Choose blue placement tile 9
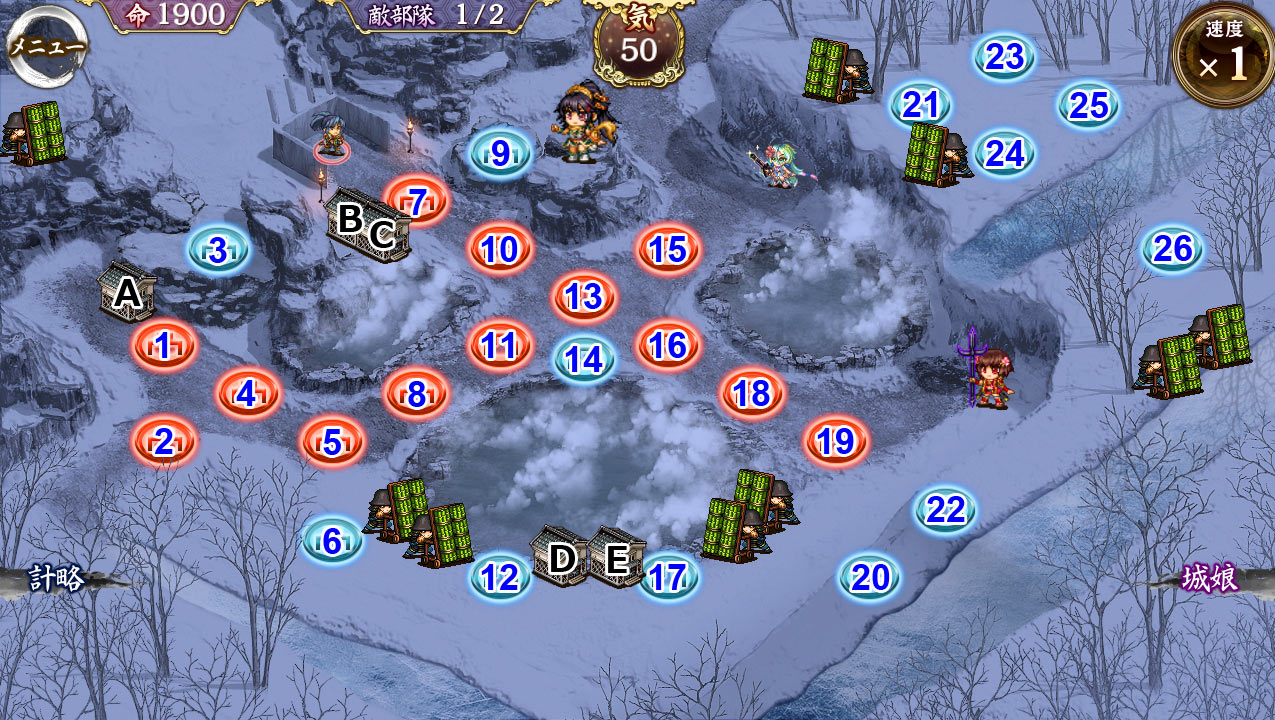 click(x=500, y=153)
